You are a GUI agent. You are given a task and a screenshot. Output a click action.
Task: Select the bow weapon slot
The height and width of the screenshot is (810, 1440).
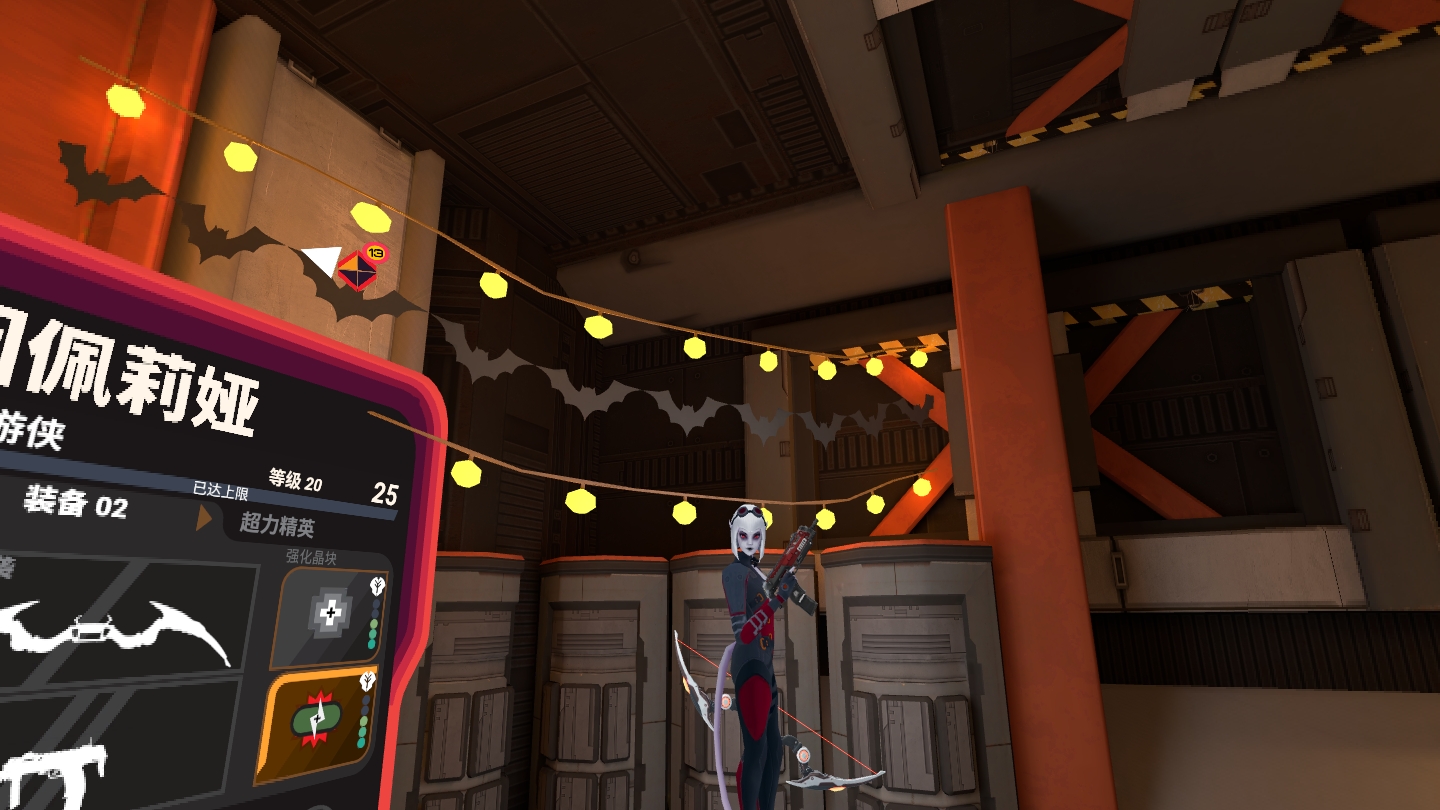[120, 625]
